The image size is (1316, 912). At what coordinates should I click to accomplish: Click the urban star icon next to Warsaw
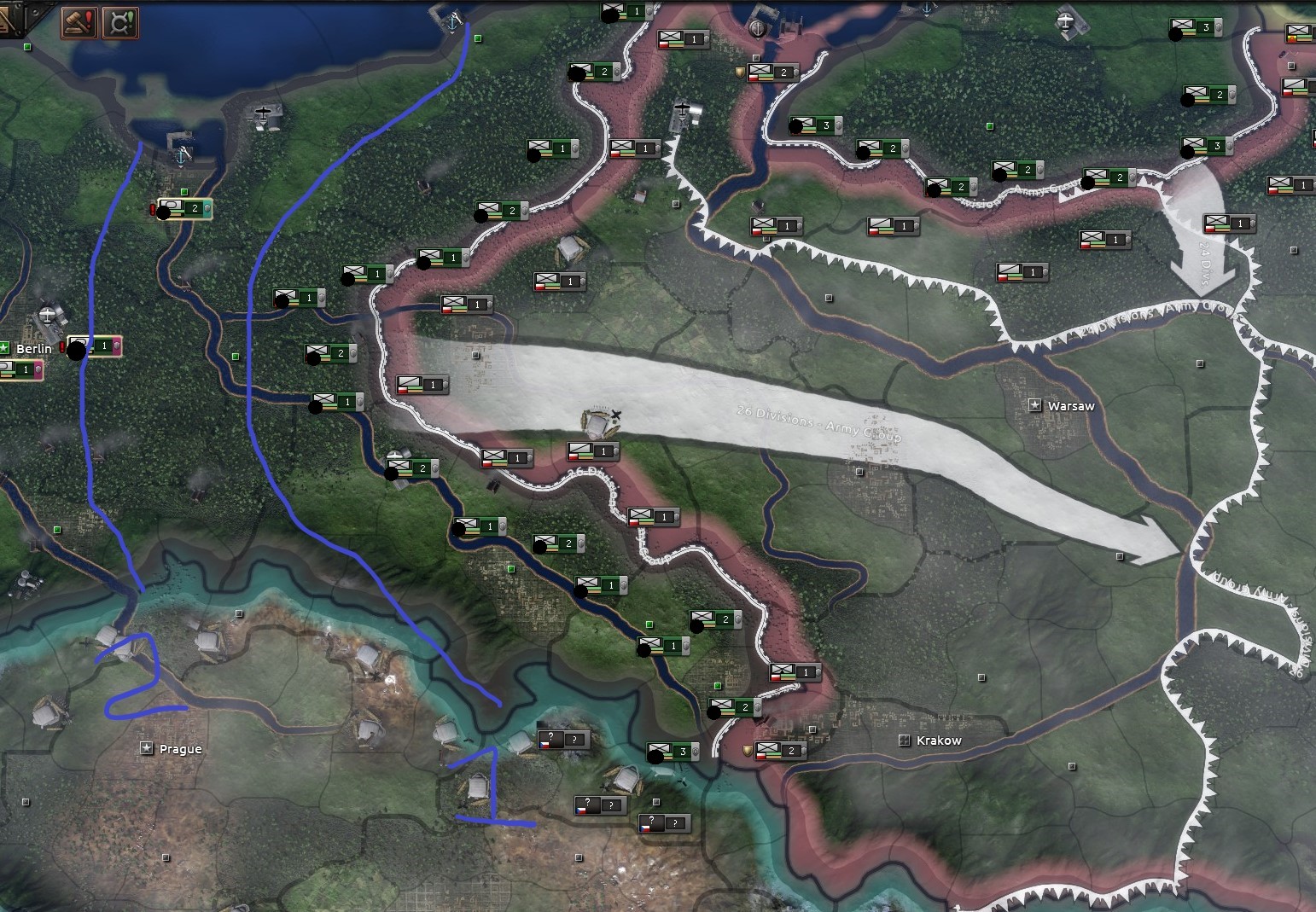pos(1036,405)
